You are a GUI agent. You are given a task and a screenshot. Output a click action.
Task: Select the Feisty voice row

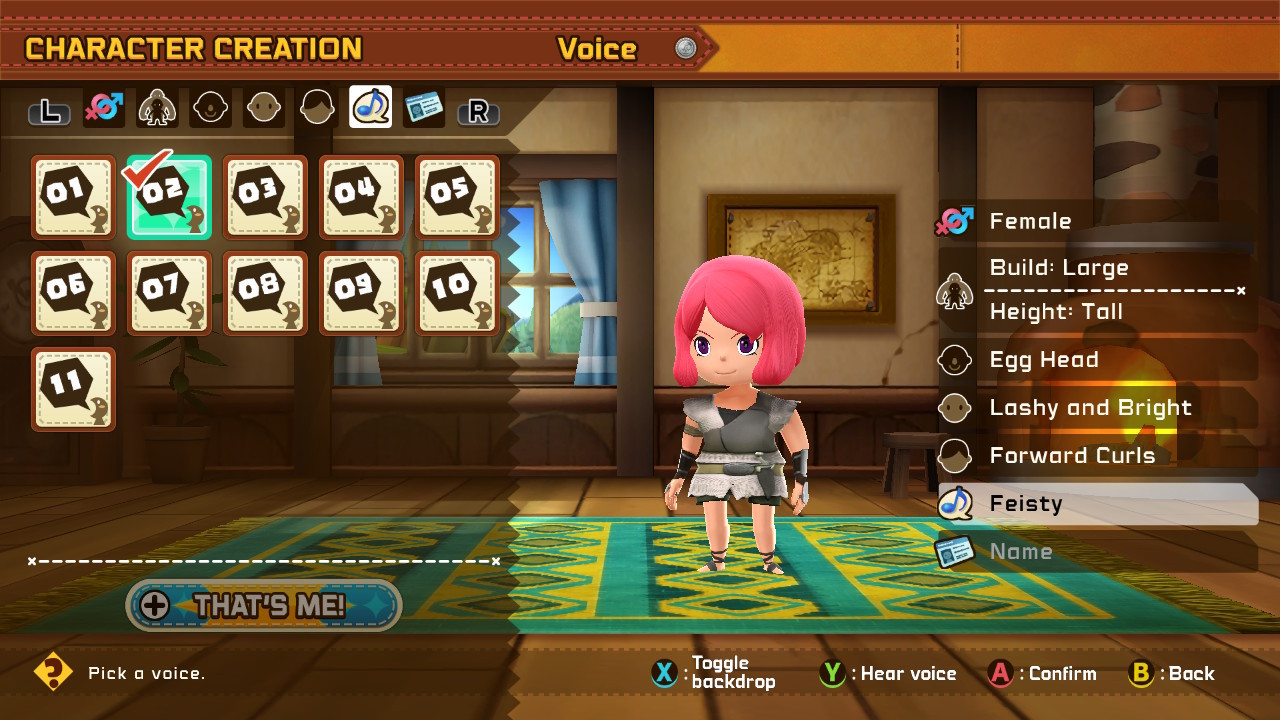point(1097,504)
